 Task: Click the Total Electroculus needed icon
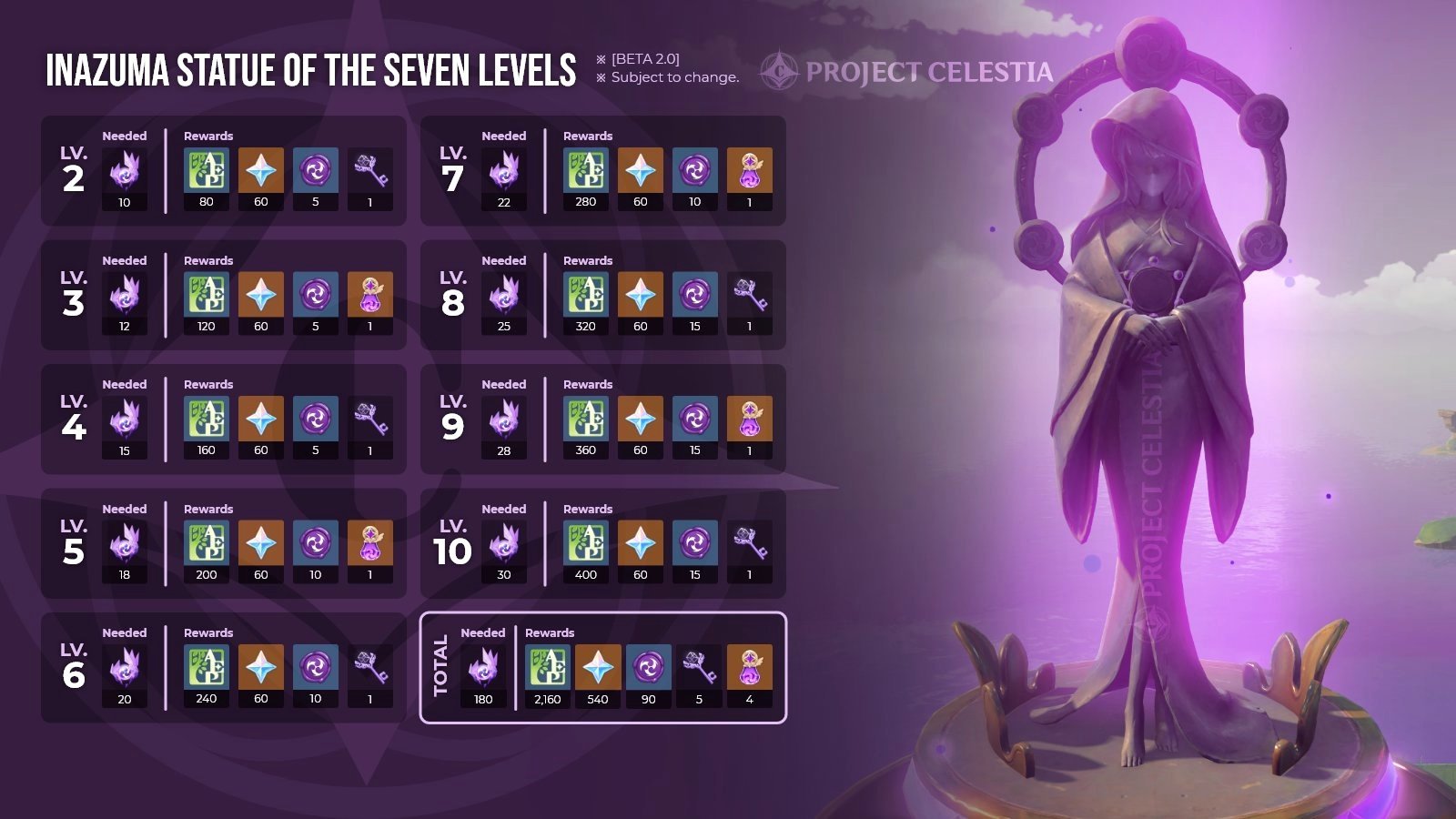pos(483,667)
